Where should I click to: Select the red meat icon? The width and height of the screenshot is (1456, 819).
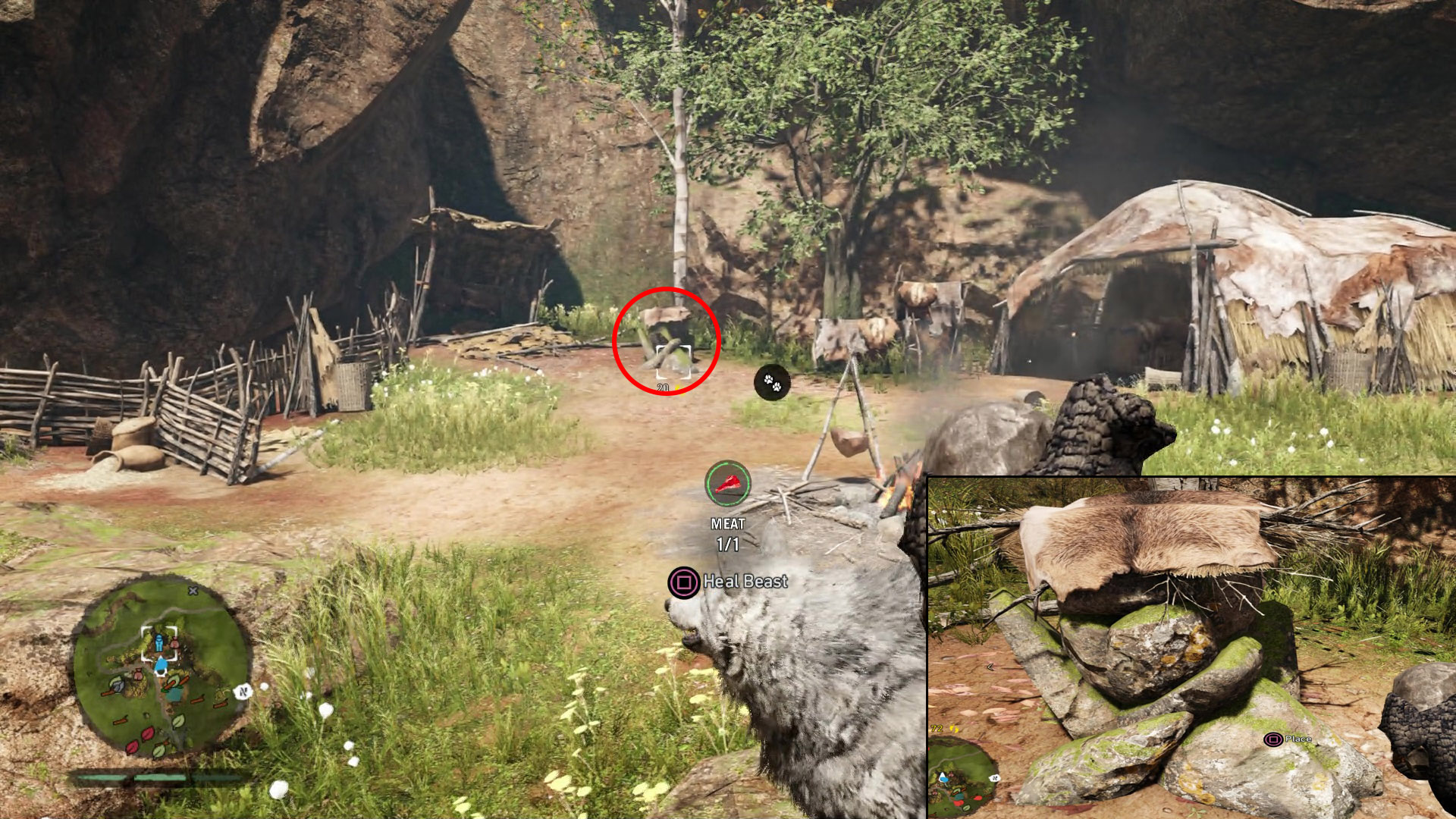pos(728,483)
